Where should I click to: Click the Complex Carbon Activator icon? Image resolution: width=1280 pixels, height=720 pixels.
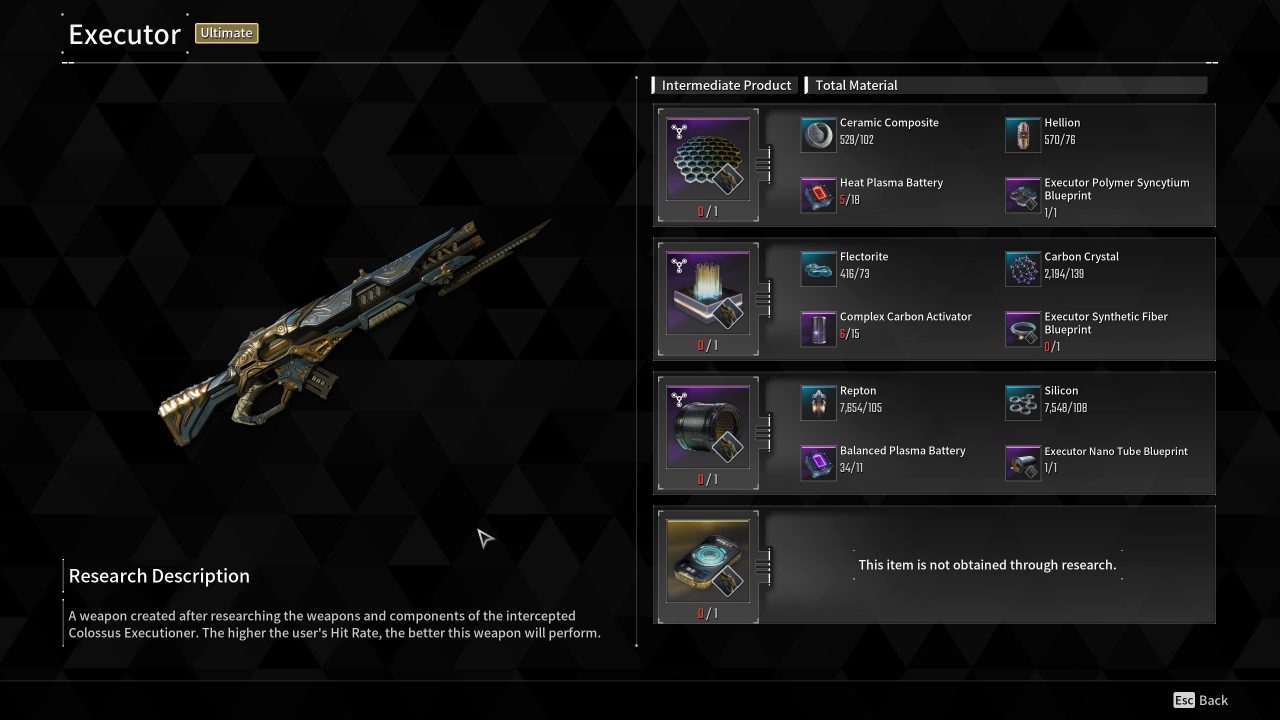coord(818,328)
